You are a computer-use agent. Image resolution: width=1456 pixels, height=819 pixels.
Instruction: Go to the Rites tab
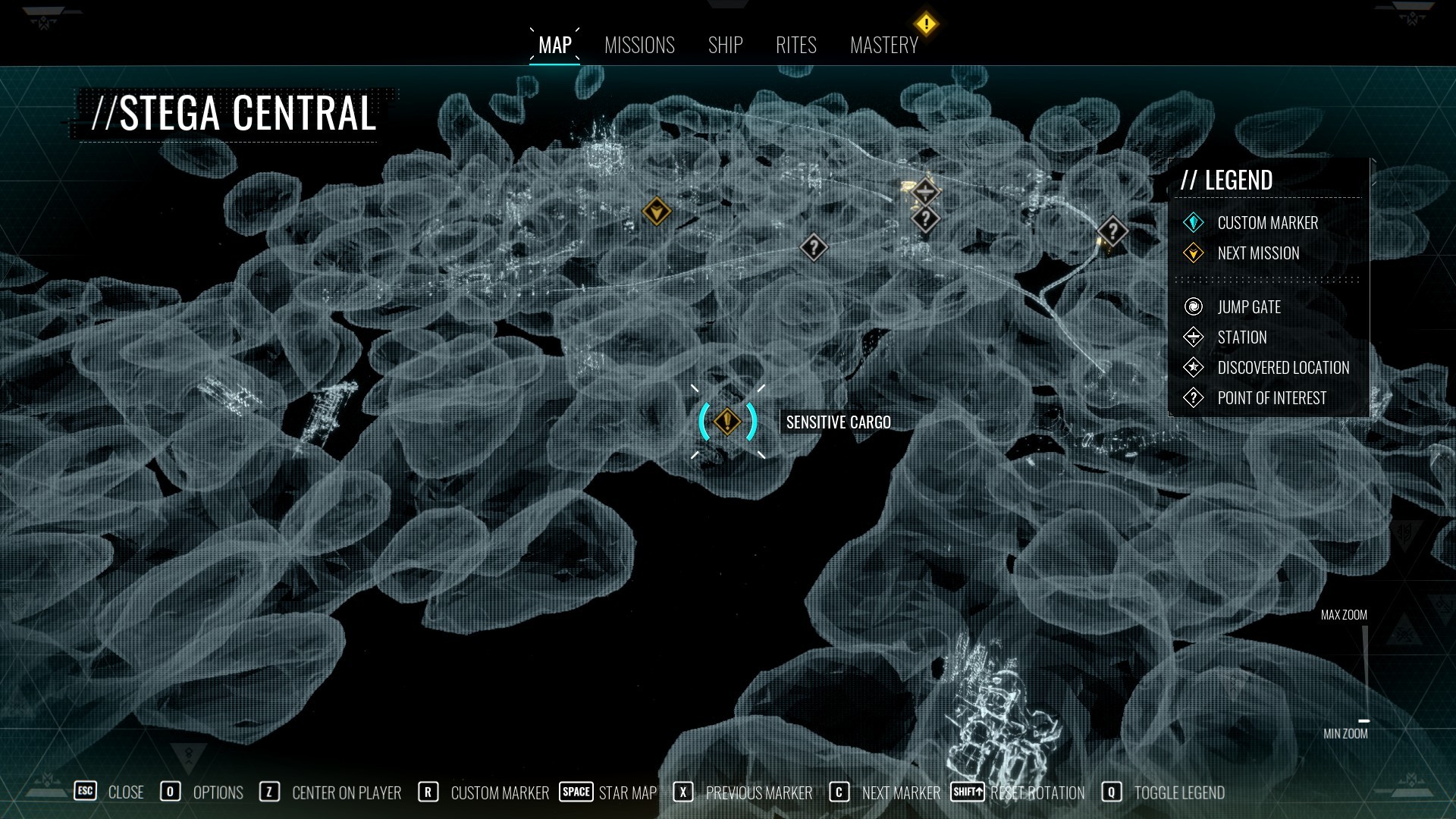pyautogui.click(x=795, y=45)
